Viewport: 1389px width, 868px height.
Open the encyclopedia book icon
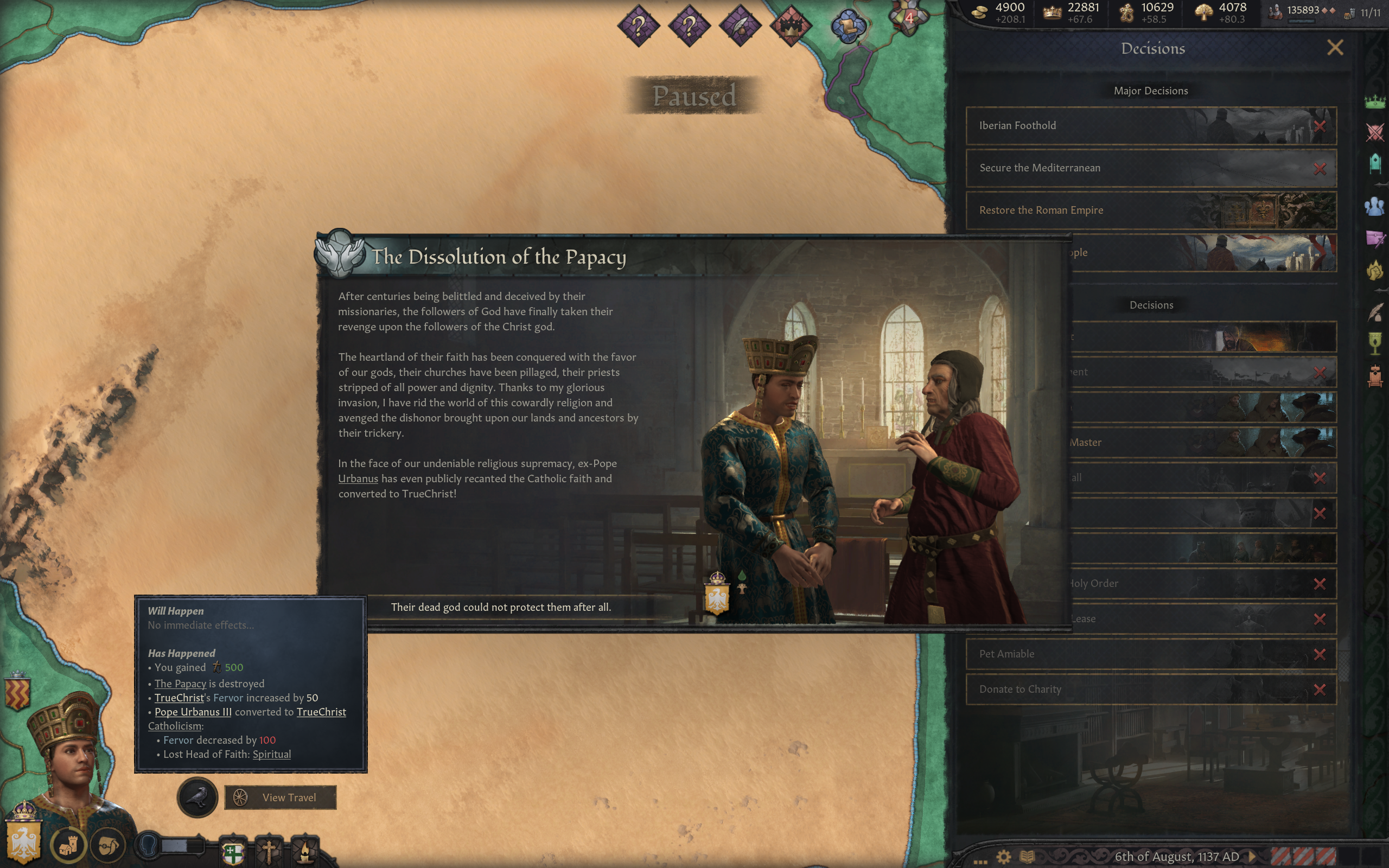click(x=1027, y=857)
